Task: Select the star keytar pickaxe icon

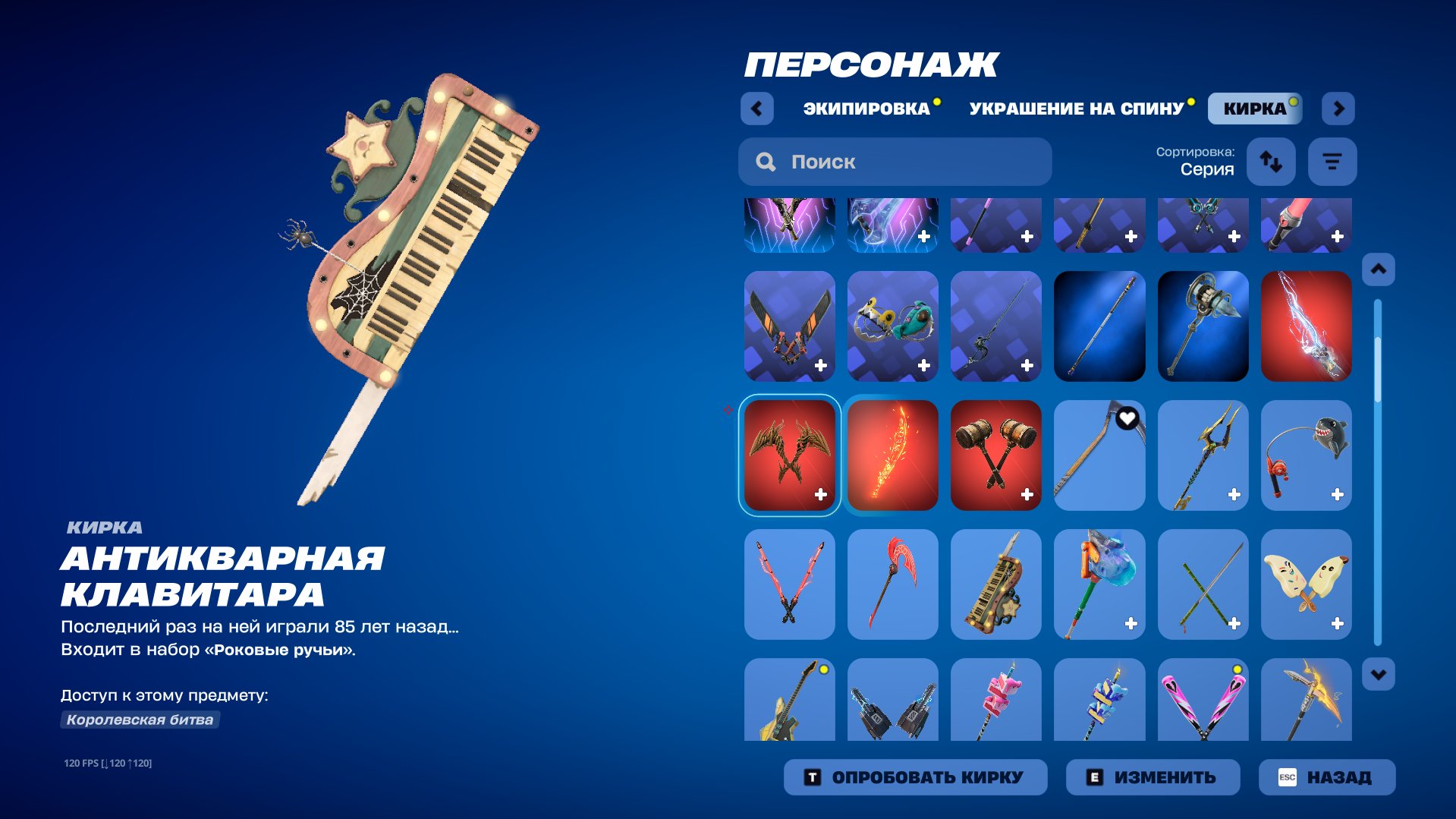Action: click(995, 584)
